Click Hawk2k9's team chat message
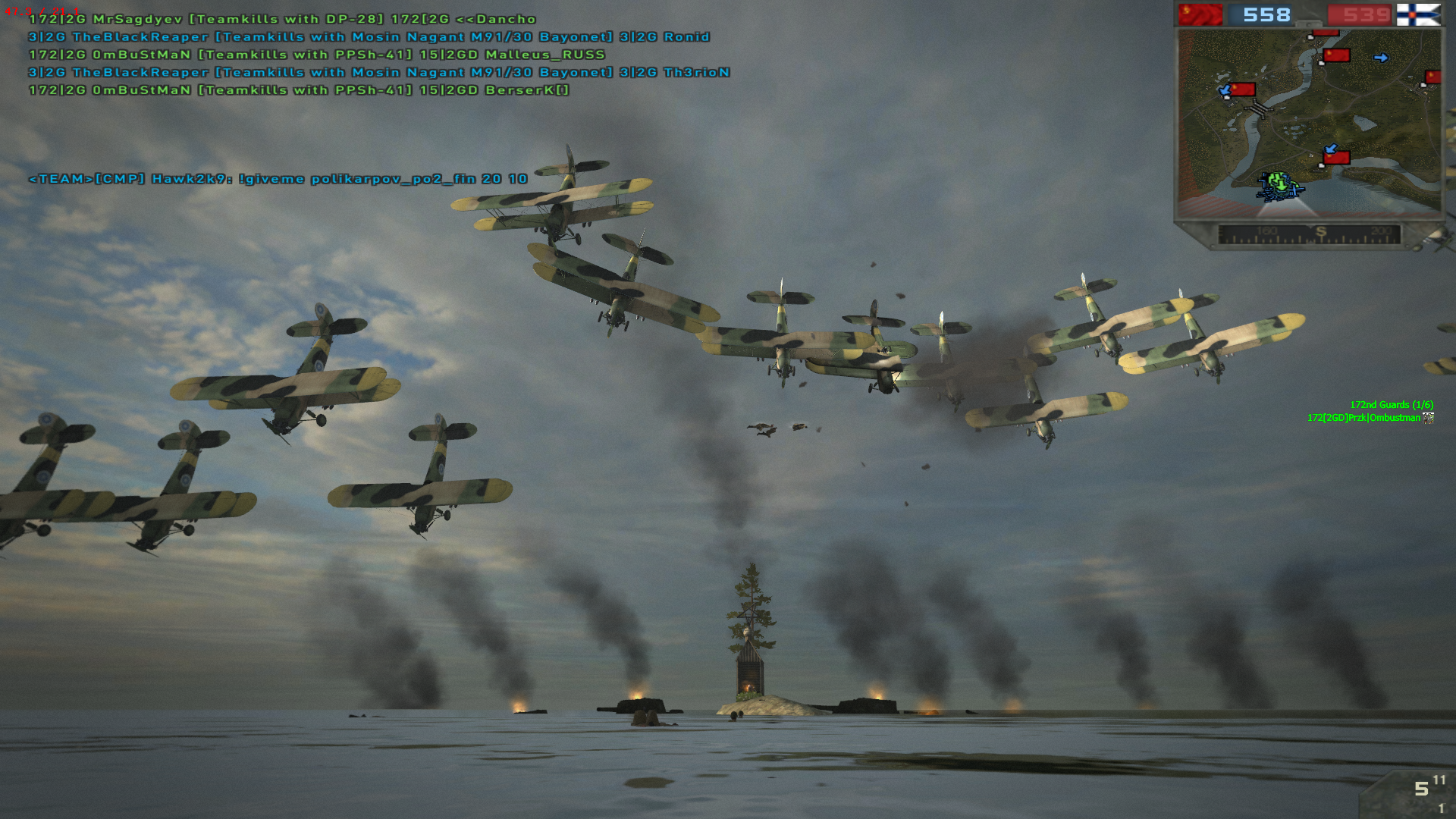1456x819 pixels. 278,179
